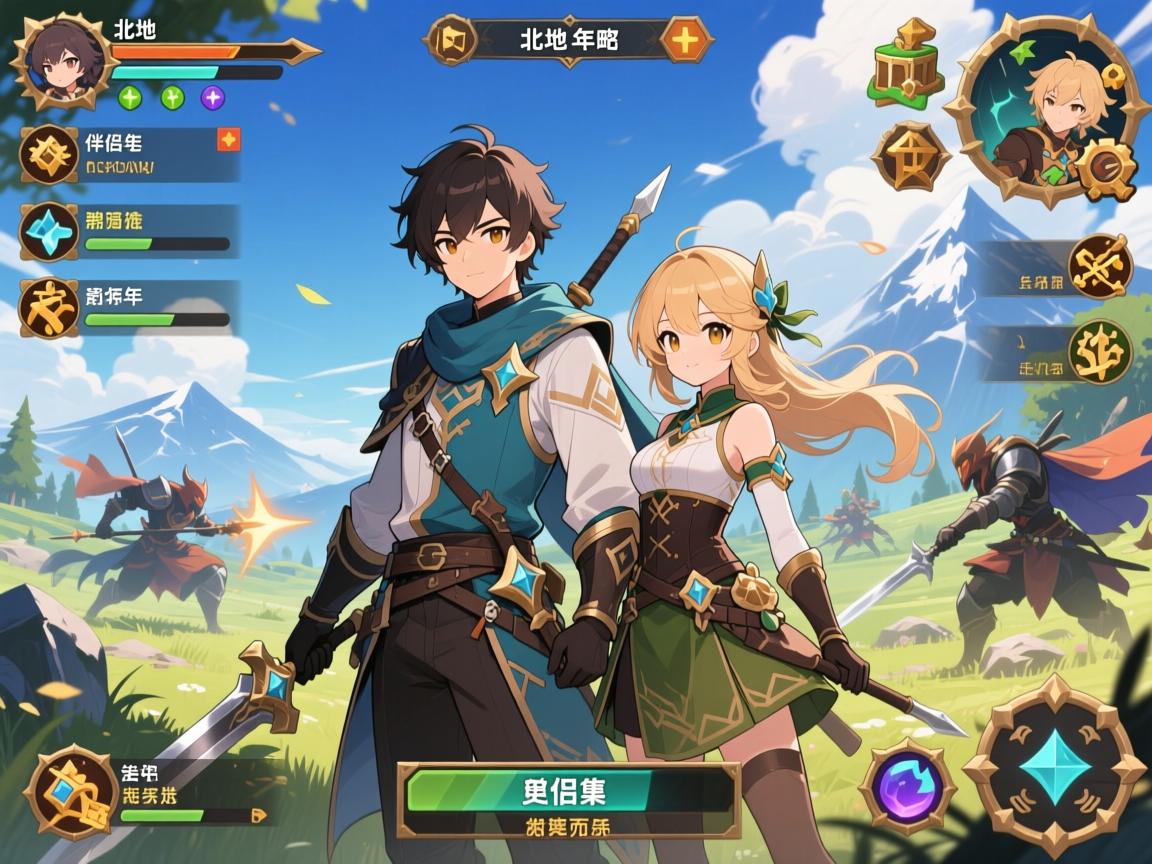This screenshot has height=864, width=1152.
Task: Click the green 更侣集 button
Action: [568, 789]
